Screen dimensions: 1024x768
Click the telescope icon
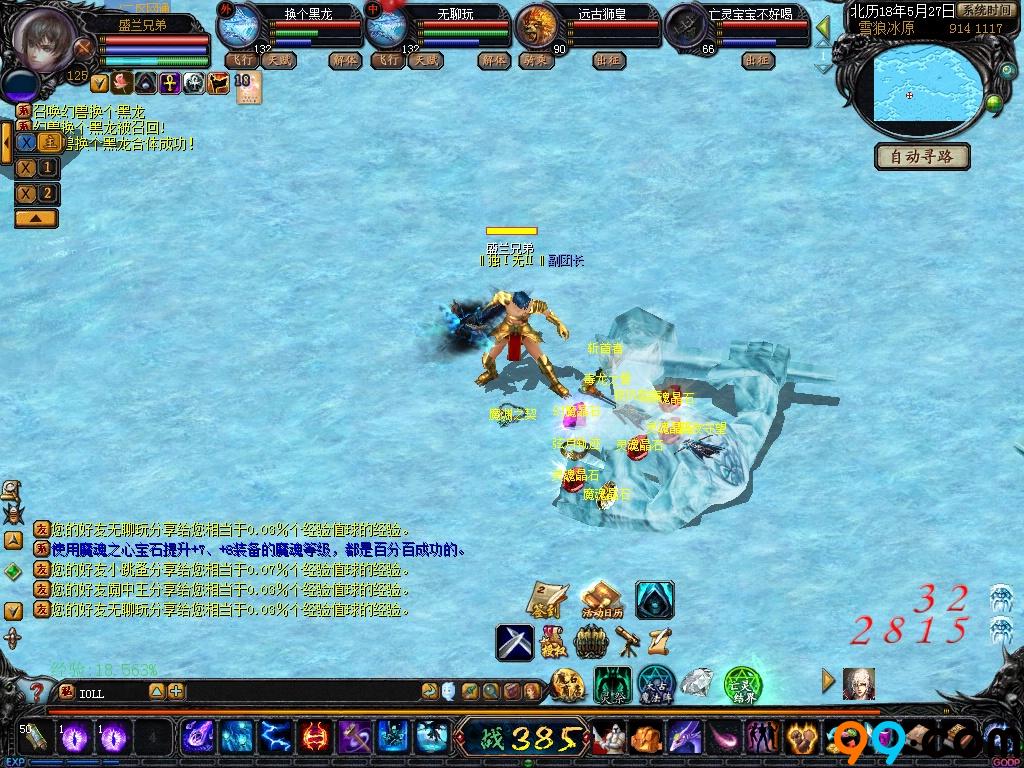629,637
